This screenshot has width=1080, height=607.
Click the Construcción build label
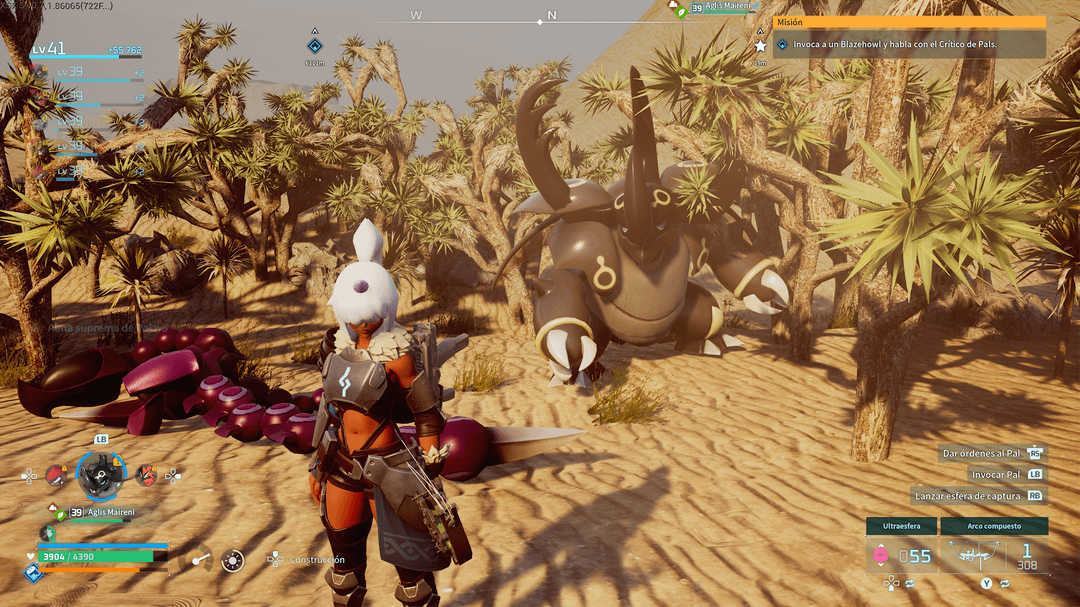[316, 560]
